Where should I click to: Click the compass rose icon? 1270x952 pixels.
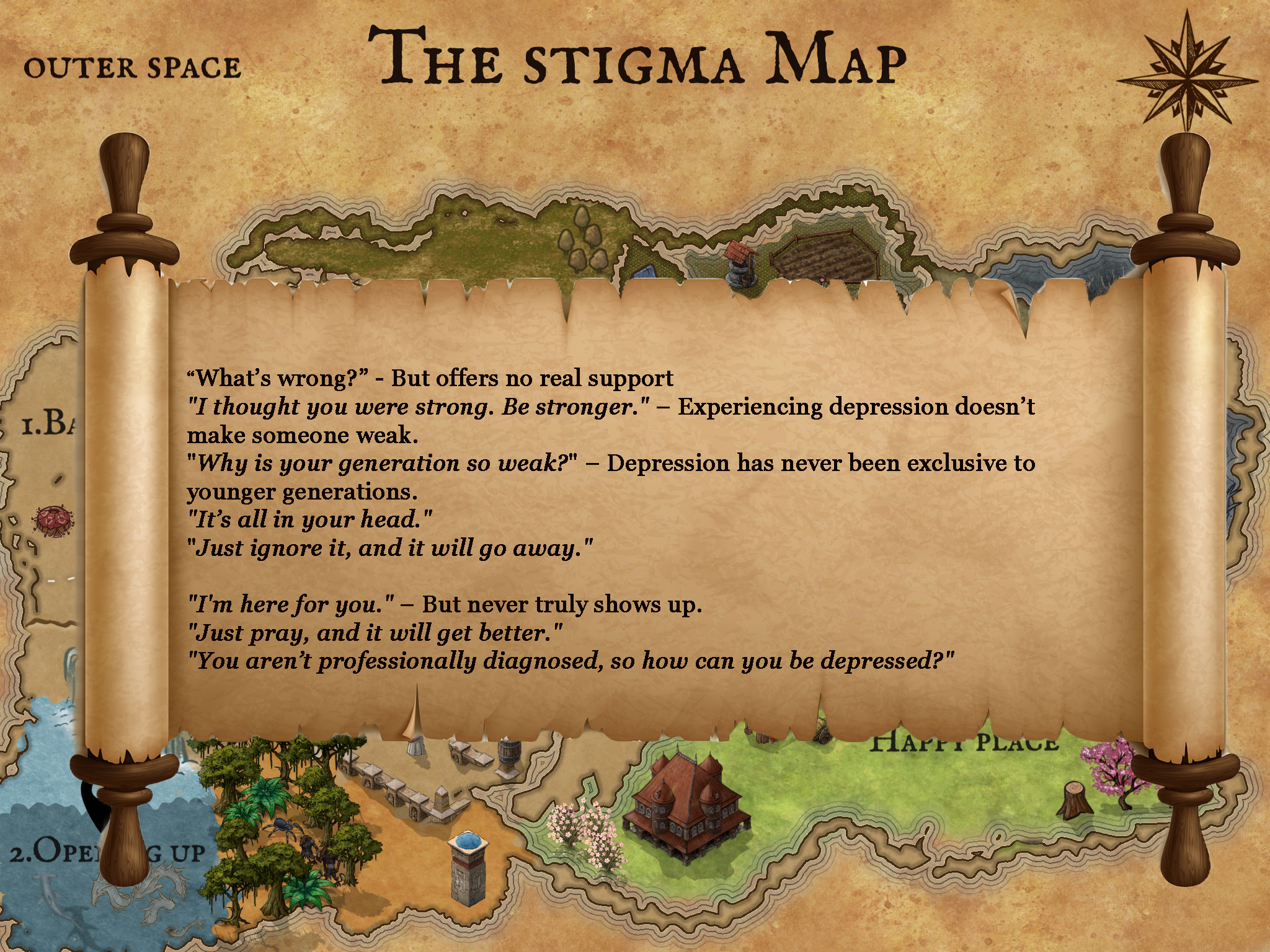click(x=1186, y=73)
